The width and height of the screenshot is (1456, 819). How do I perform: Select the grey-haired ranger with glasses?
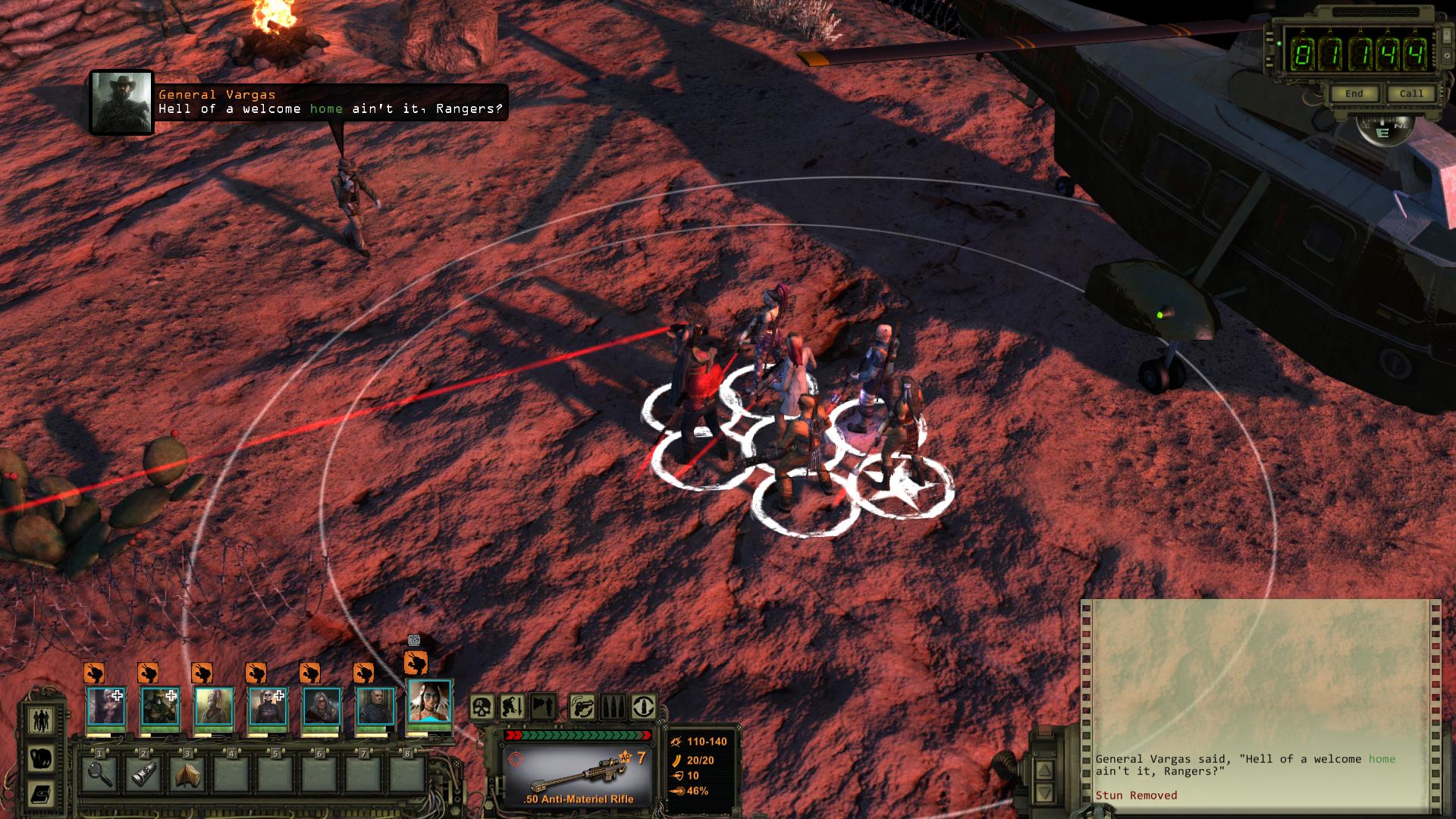[322, 707]
